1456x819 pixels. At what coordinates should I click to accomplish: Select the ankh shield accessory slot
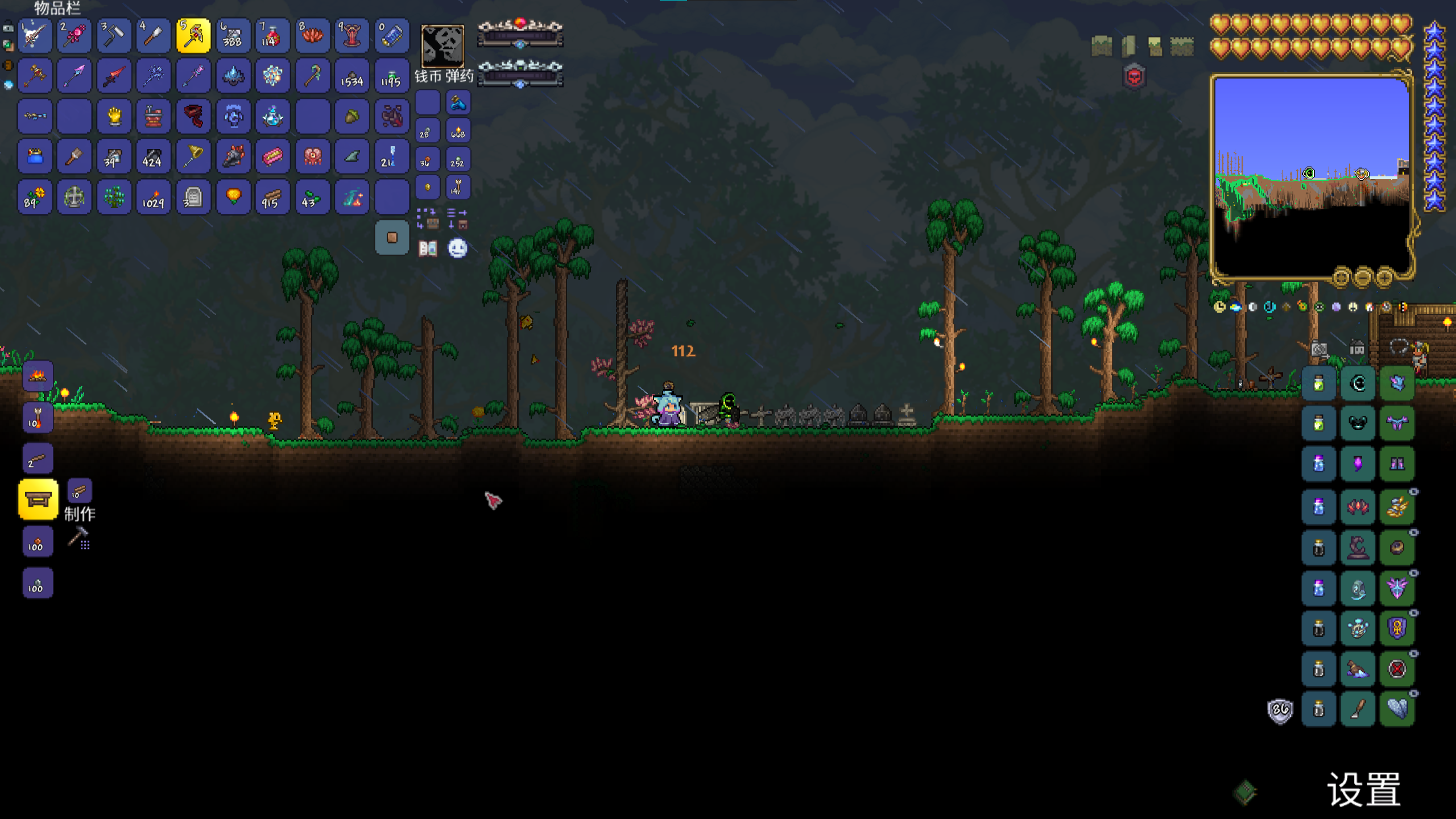pyautogui.click(x=1397, y=628)
